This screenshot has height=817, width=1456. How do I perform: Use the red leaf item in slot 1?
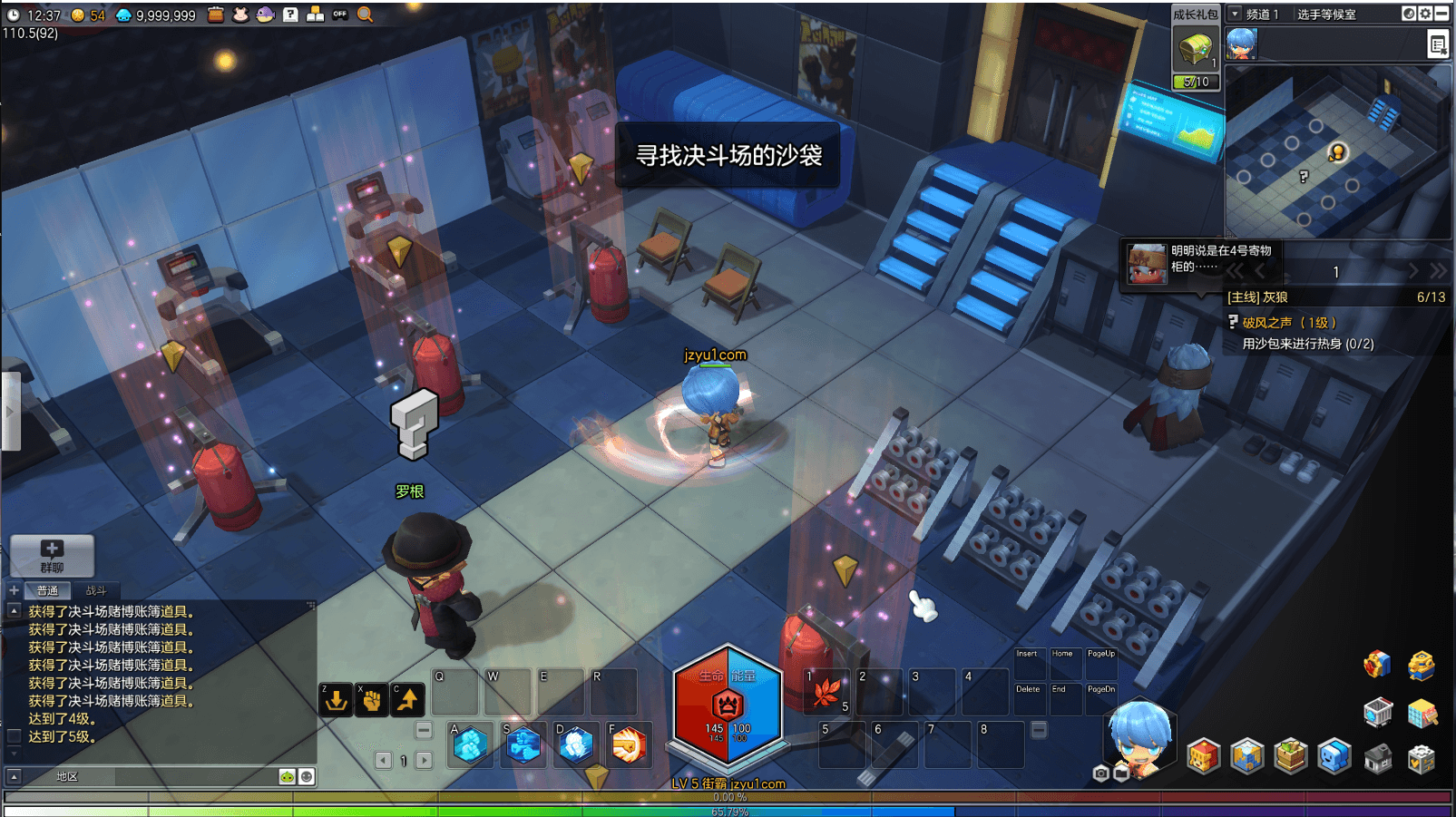point(826,693)
